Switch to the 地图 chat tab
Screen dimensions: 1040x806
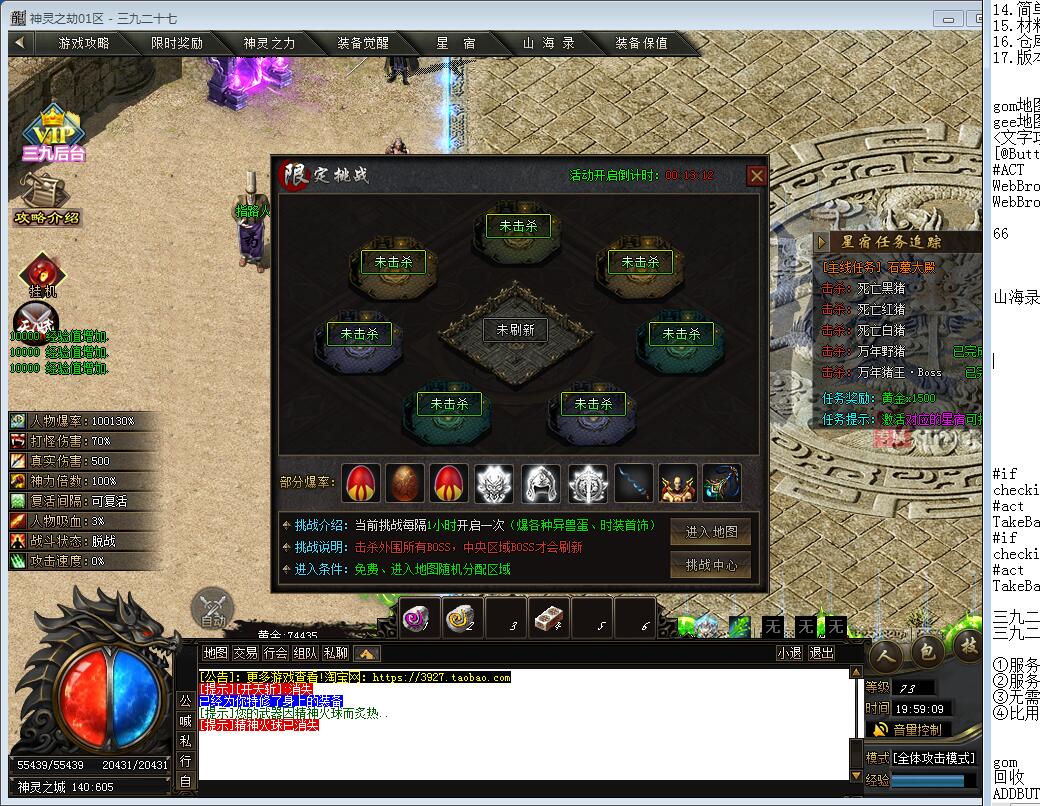coord(215,653)
